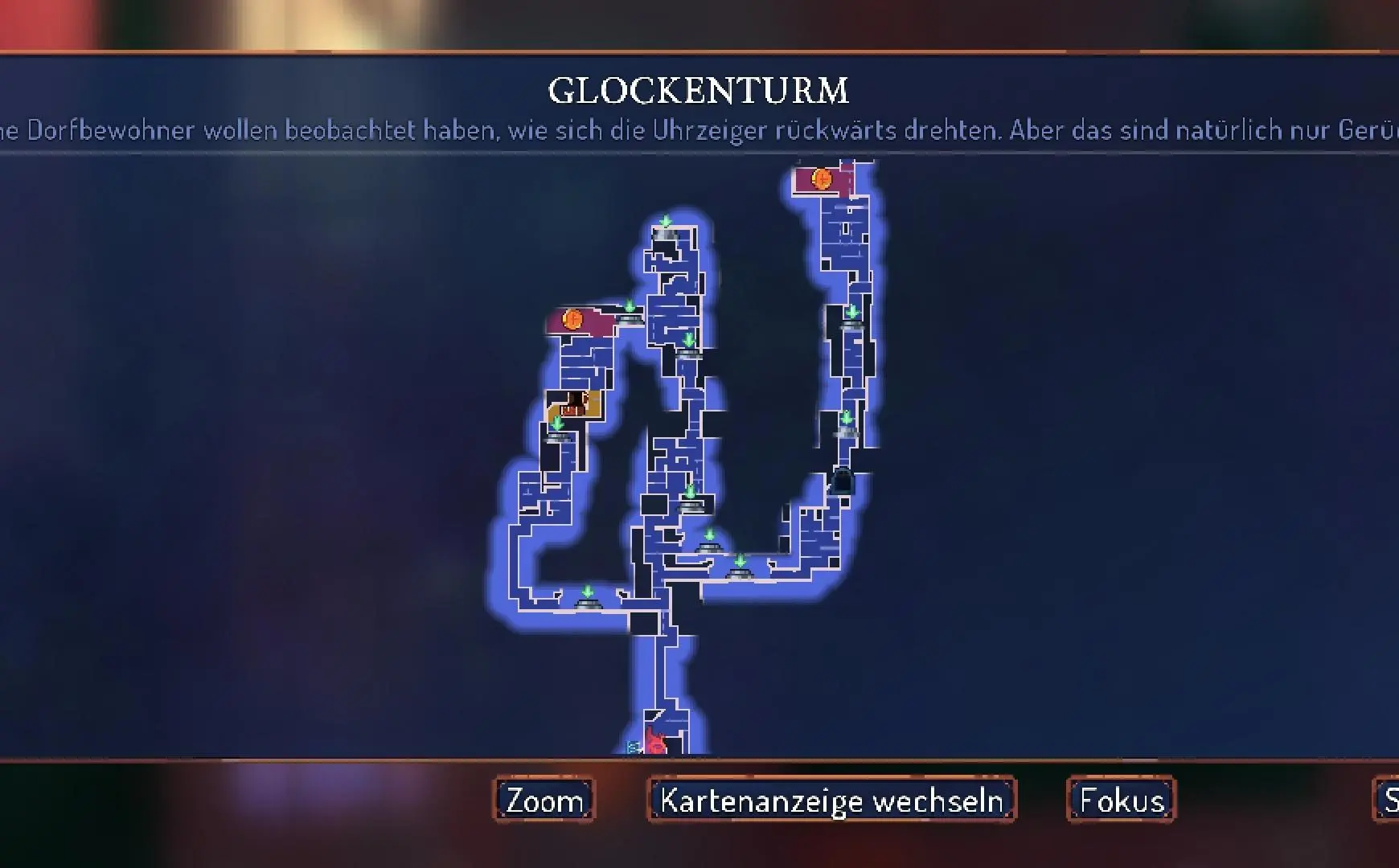Click the Glockenturm title banner

pos(699,90)
